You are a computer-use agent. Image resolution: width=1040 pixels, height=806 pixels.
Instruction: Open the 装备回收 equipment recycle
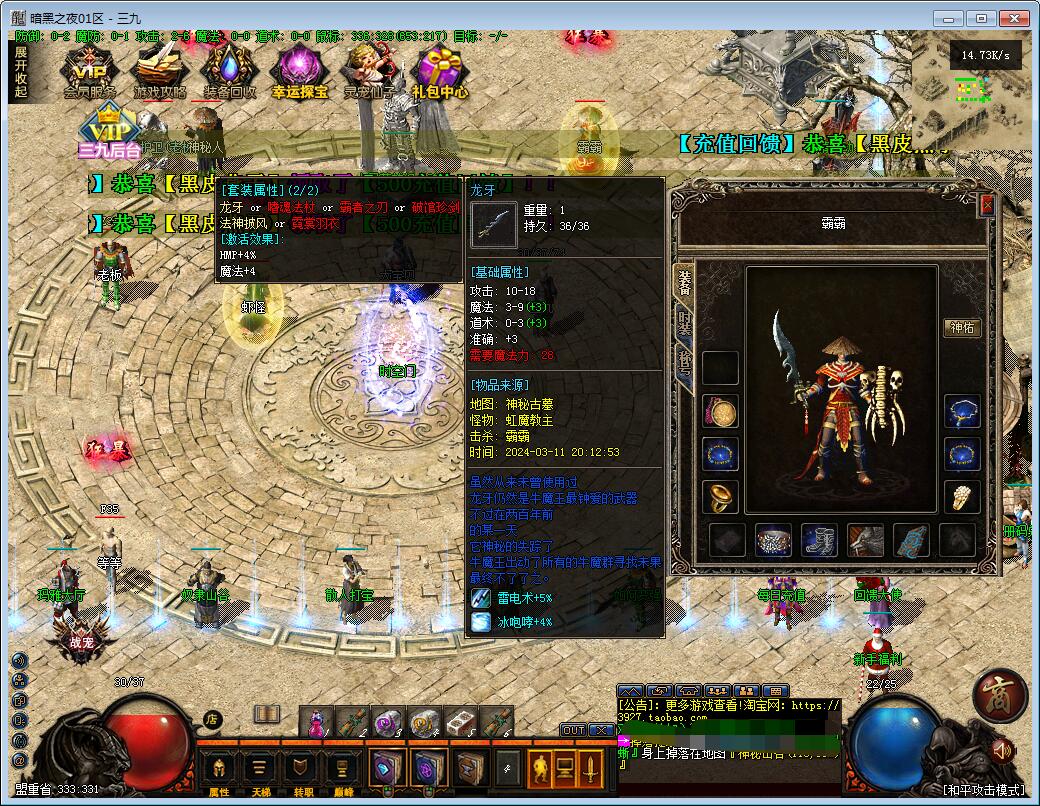tap(229, 72)
